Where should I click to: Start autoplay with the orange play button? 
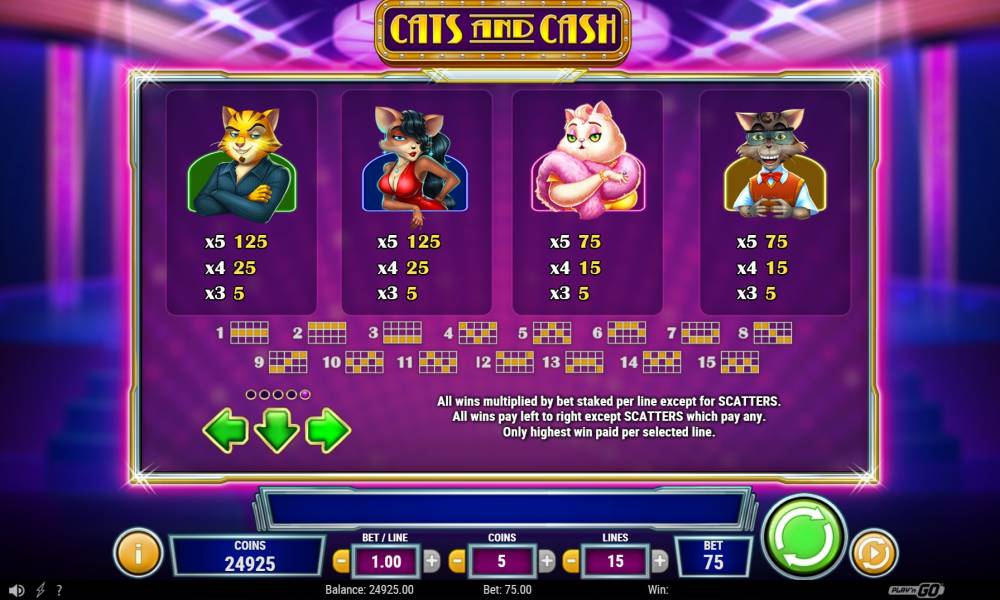click(x=874, y=552)
